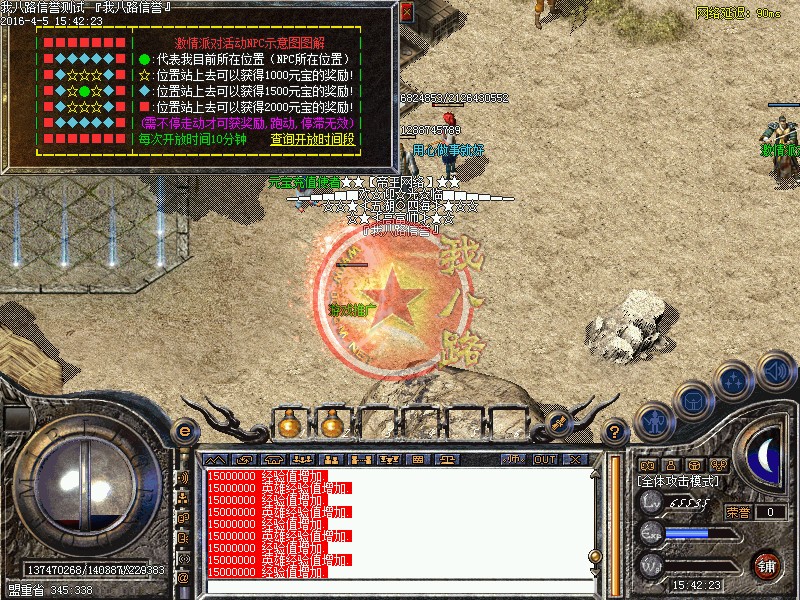Screen dimensions: 800x600
Task: Open the red 铺 shop button
Action: point(768,564)
